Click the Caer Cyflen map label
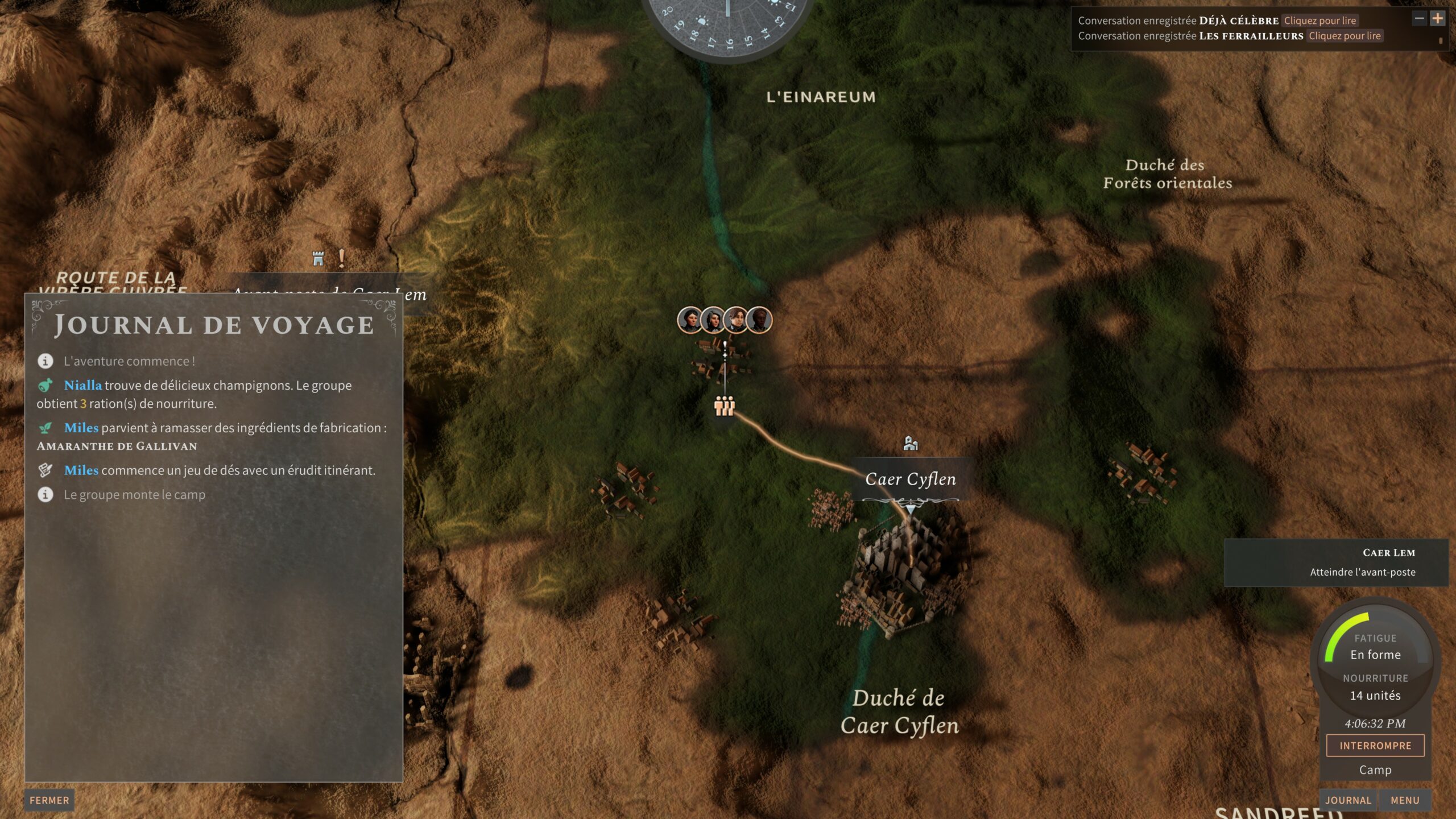The image size is (1456, 819). [x=910, y=479]
